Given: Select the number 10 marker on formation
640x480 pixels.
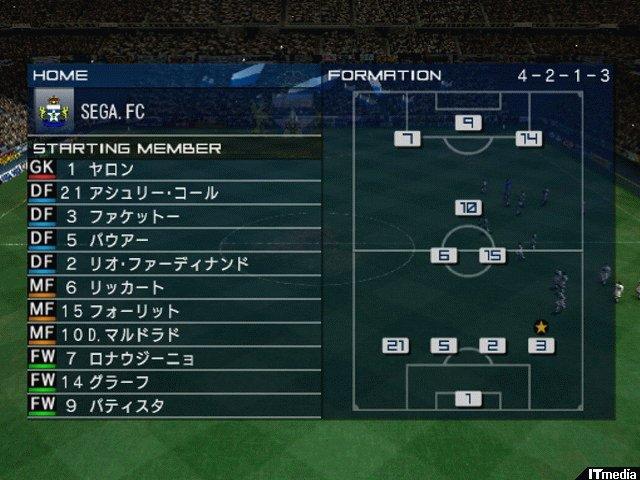Looking at the screenshot, I should (468, 208).
